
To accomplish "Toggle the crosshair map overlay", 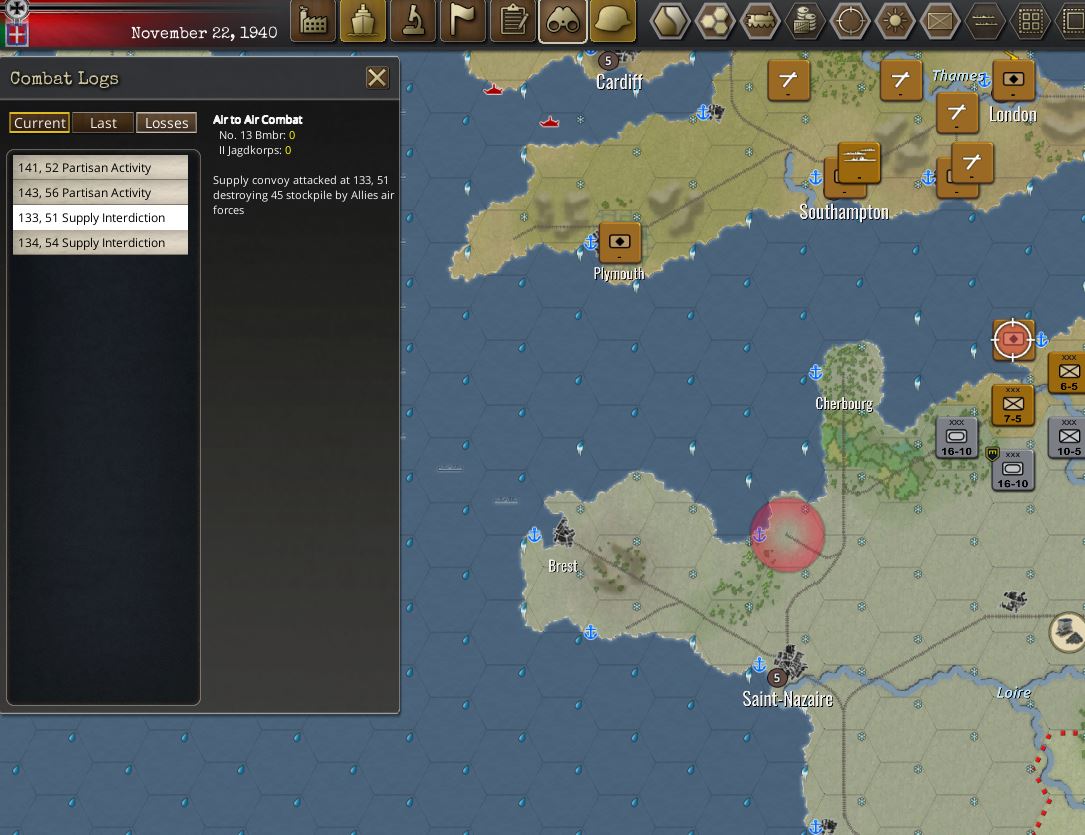I will [850, 21].
